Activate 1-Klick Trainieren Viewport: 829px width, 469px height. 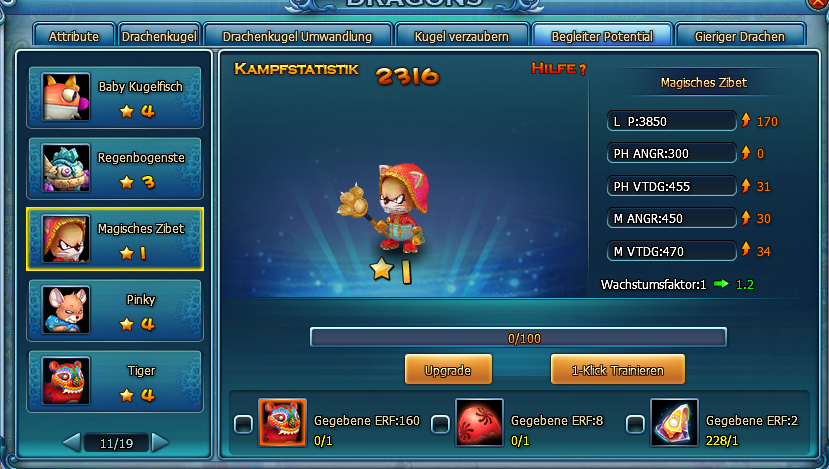(x=617, y=370)
